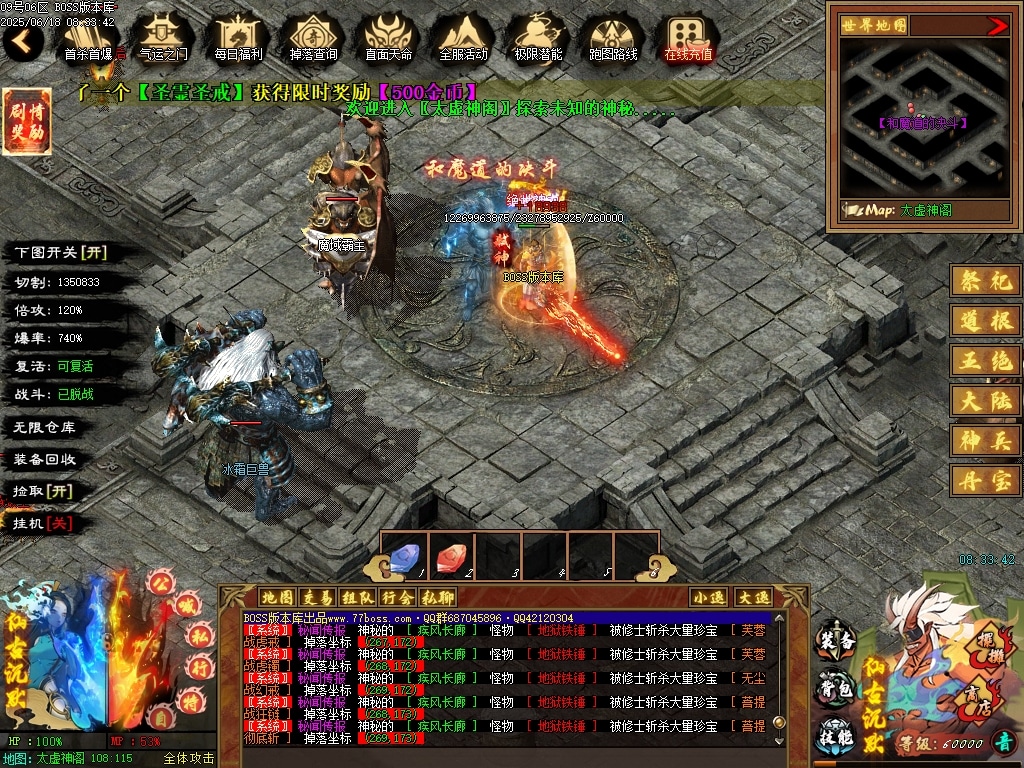Open the 在线充值 recharge menu
Screen dimensions: 1024x768
(688, 38)
